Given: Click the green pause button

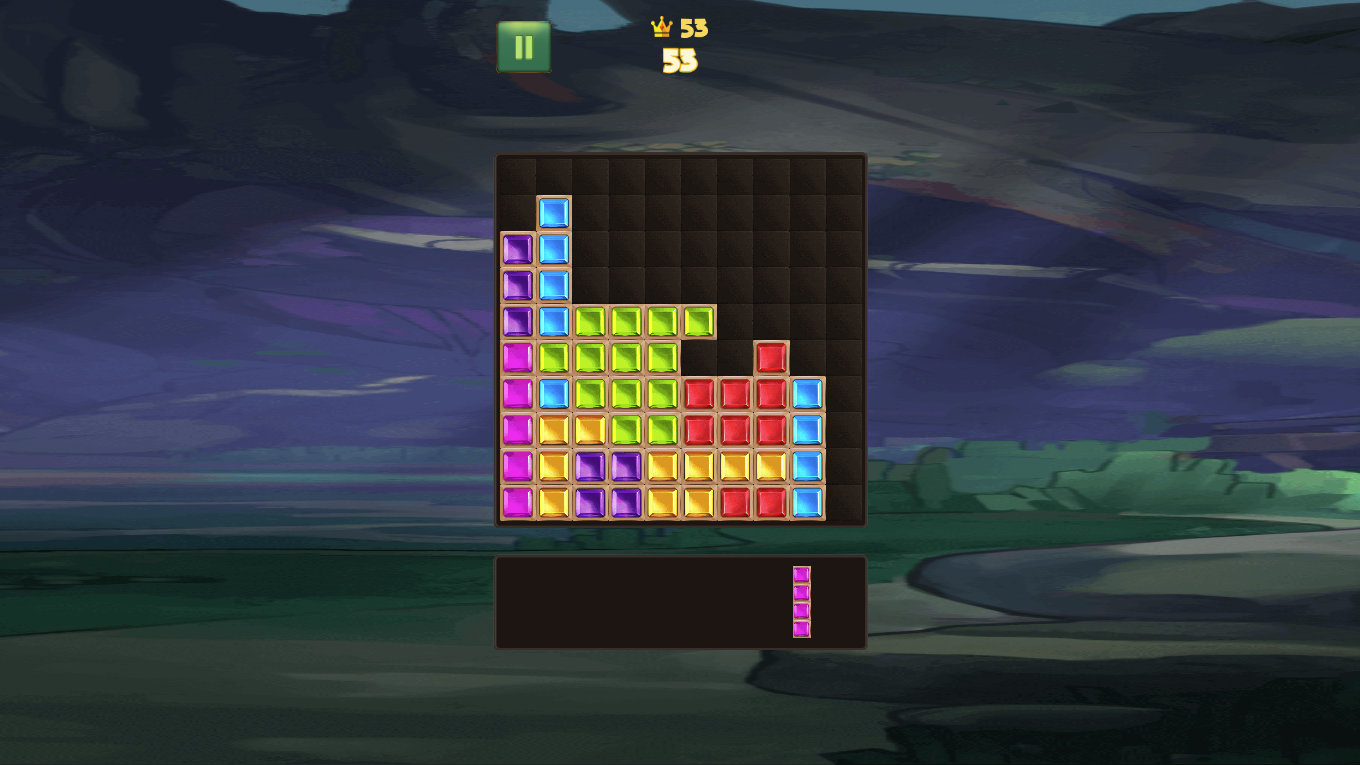Looking at the screenshot, I should (524, 46).
